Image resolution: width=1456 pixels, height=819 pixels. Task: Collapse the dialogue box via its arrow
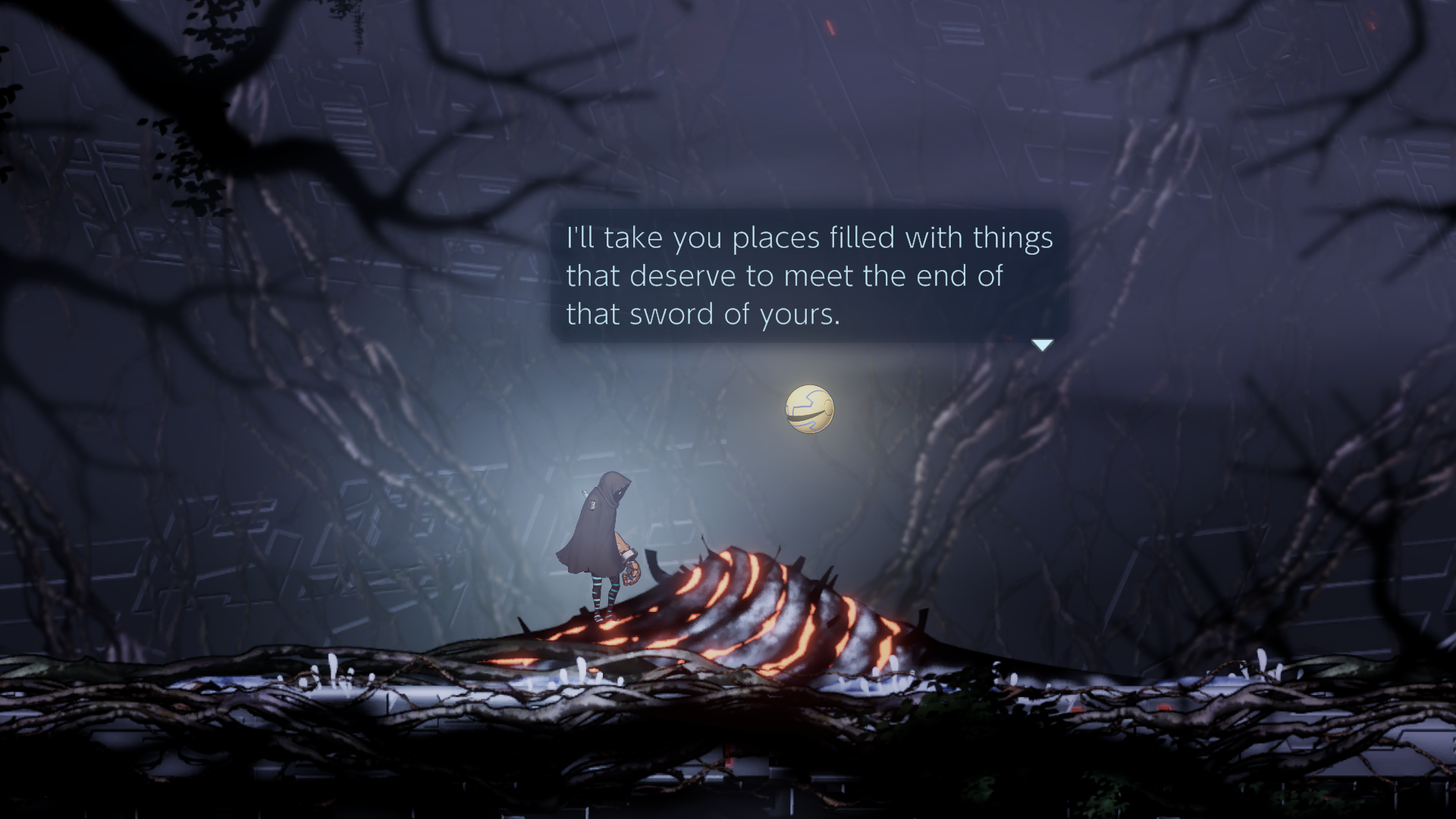tap(1042, 344)
